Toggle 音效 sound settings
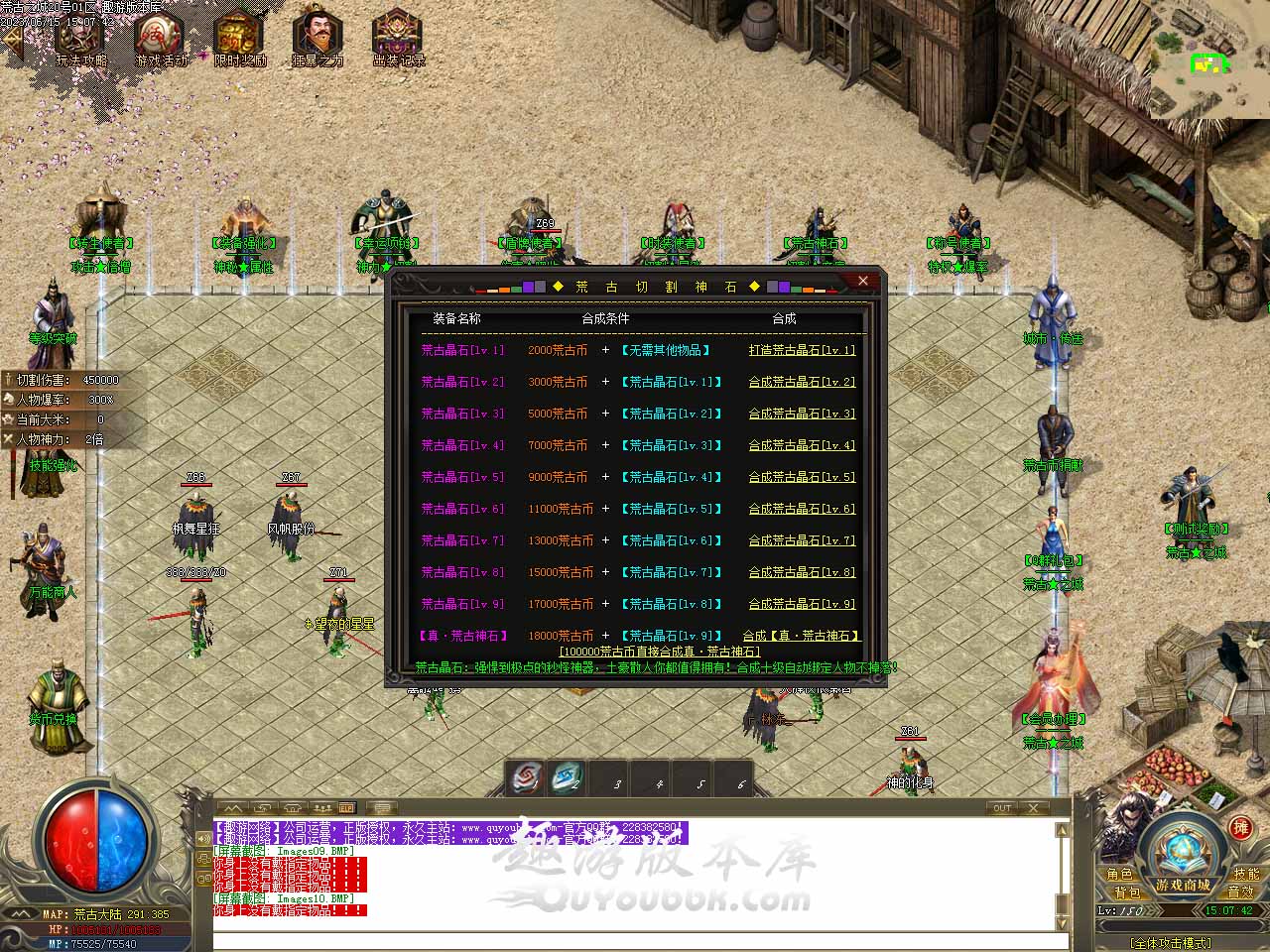 pyautogui.click(x=1240, y=892)
